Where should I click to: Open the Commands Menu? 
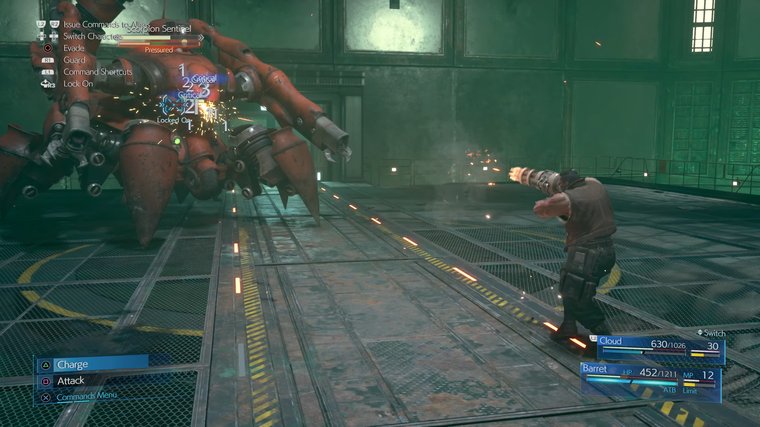click(x=92, y=396)
